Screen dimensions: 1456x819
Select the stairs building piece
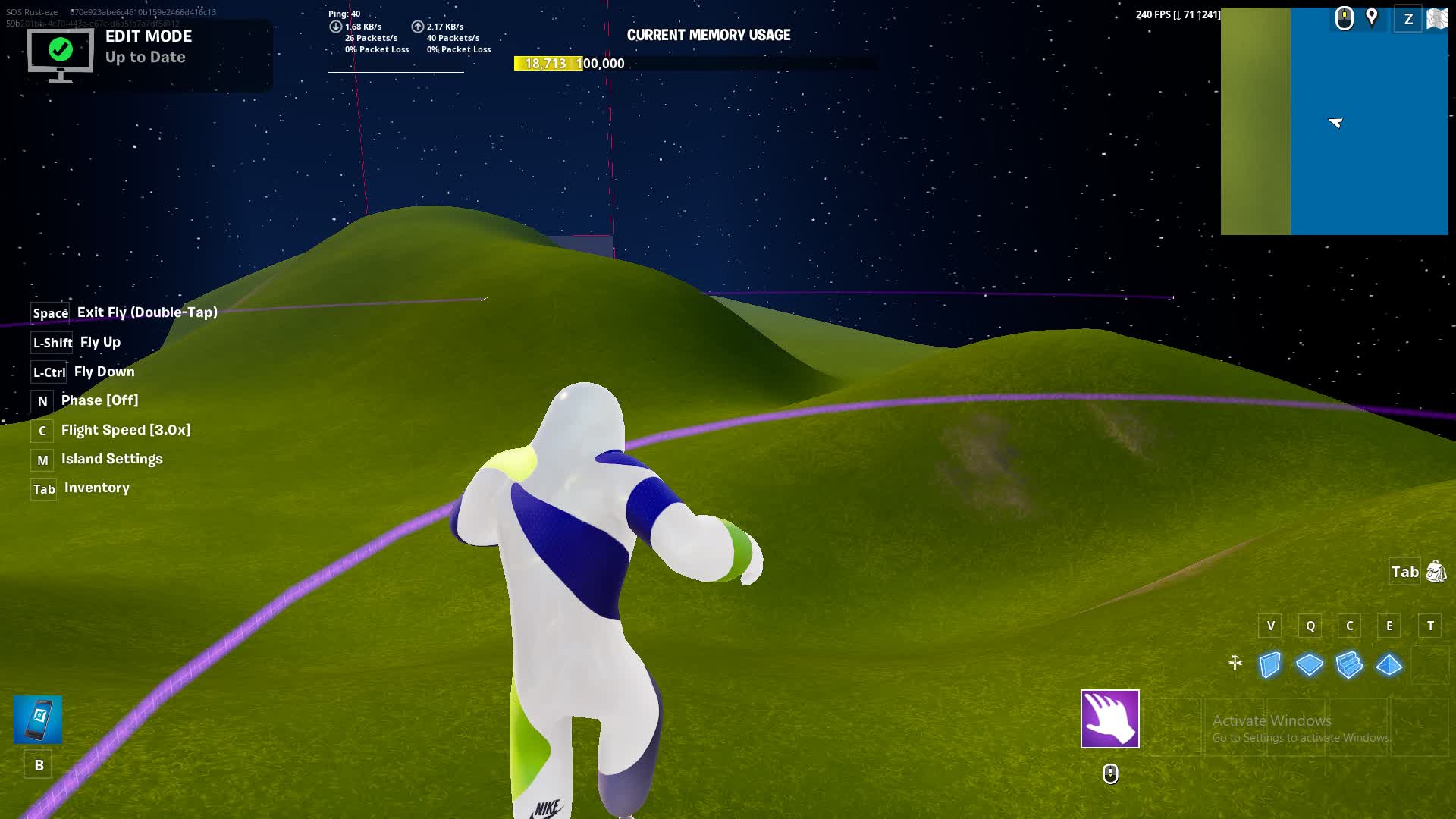[1349, 665]
